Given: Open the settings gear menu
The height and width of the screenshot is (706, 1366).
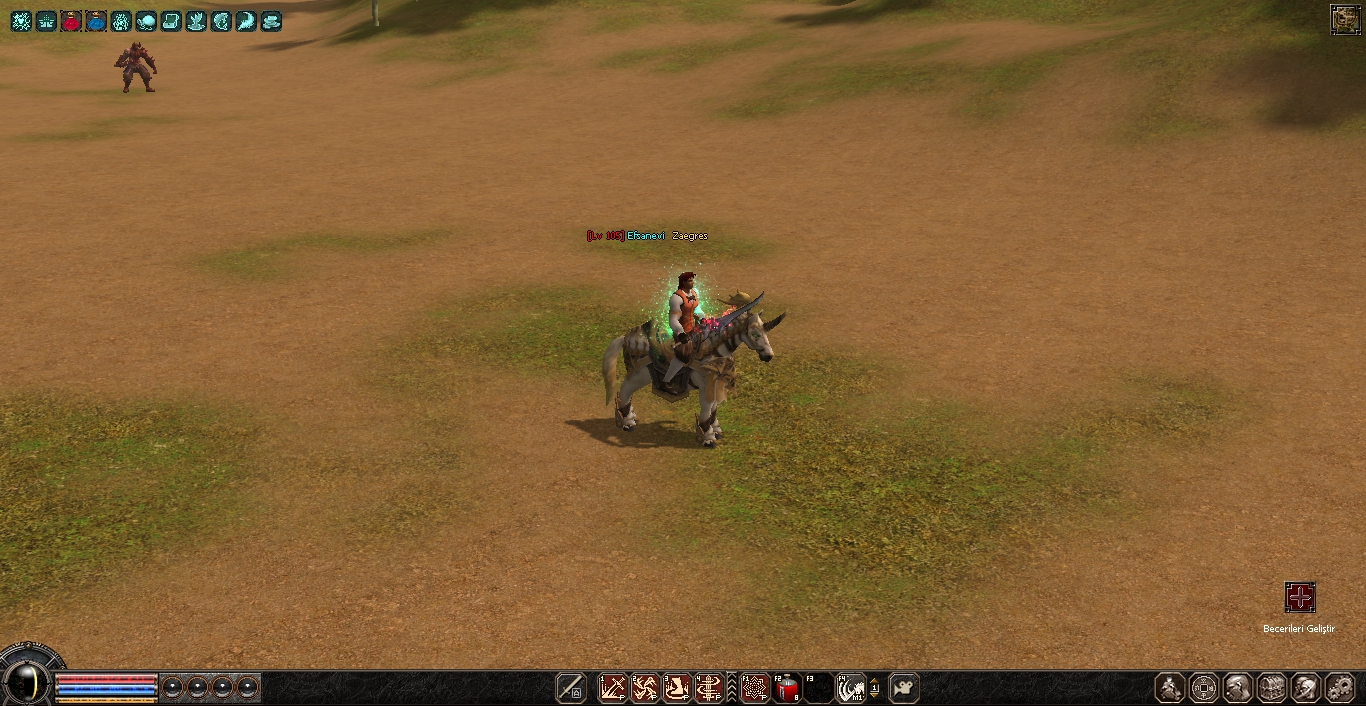Looking at the screenshot, I should (1339, 688).
